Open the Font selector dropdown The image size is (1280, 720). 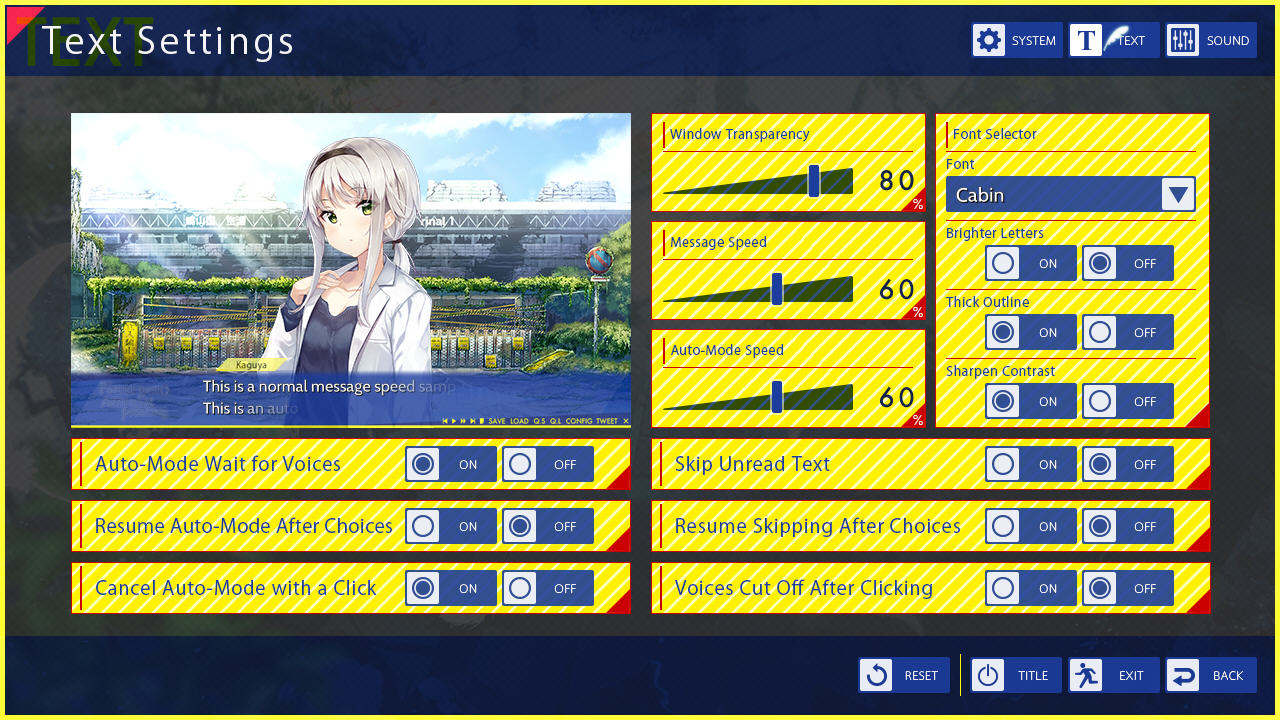pyautogui.click(x=1179, y=194)
